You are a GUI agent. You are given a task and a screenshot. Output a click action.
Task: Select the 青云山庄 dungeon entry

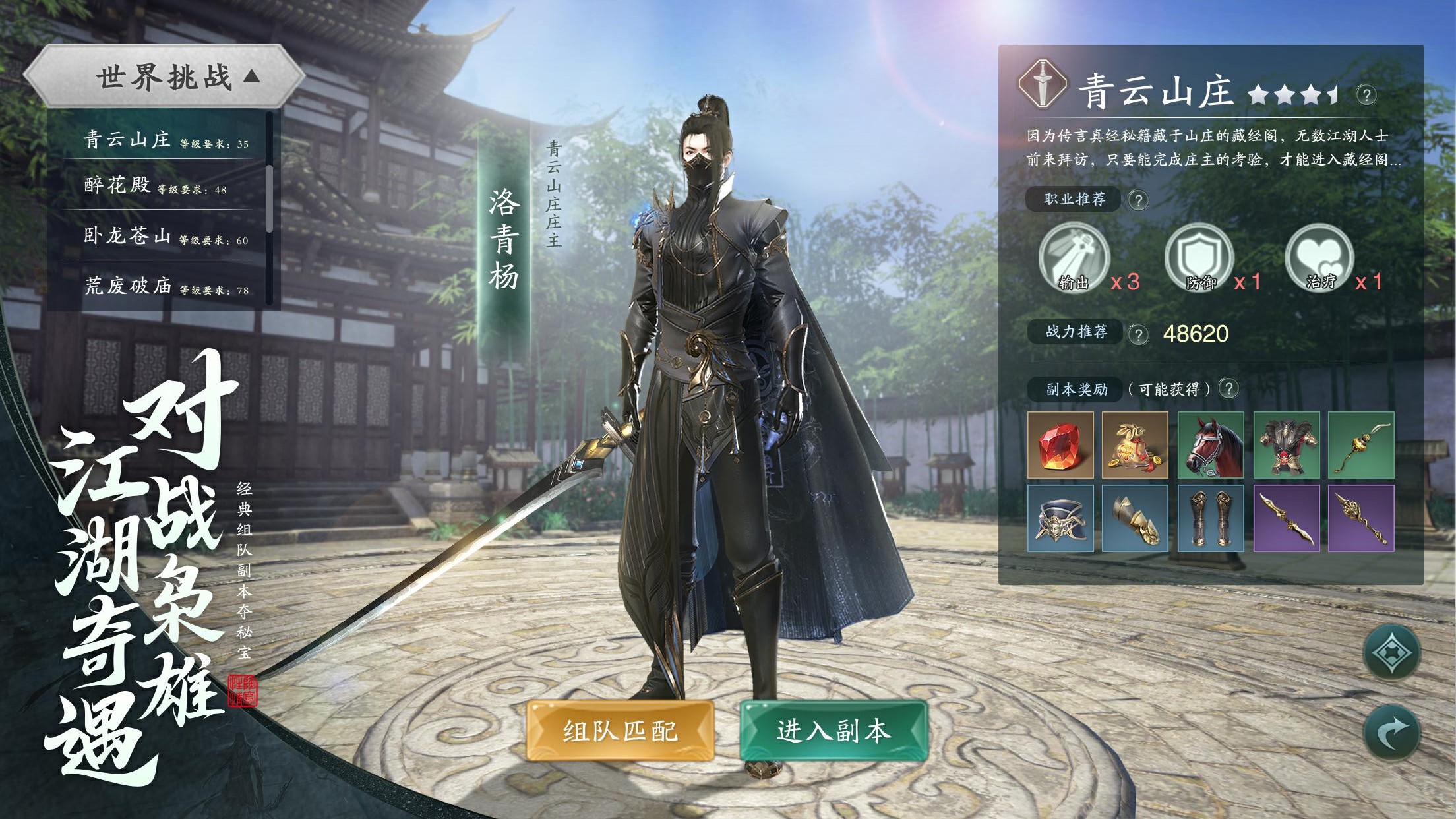[x=165, y=140]
